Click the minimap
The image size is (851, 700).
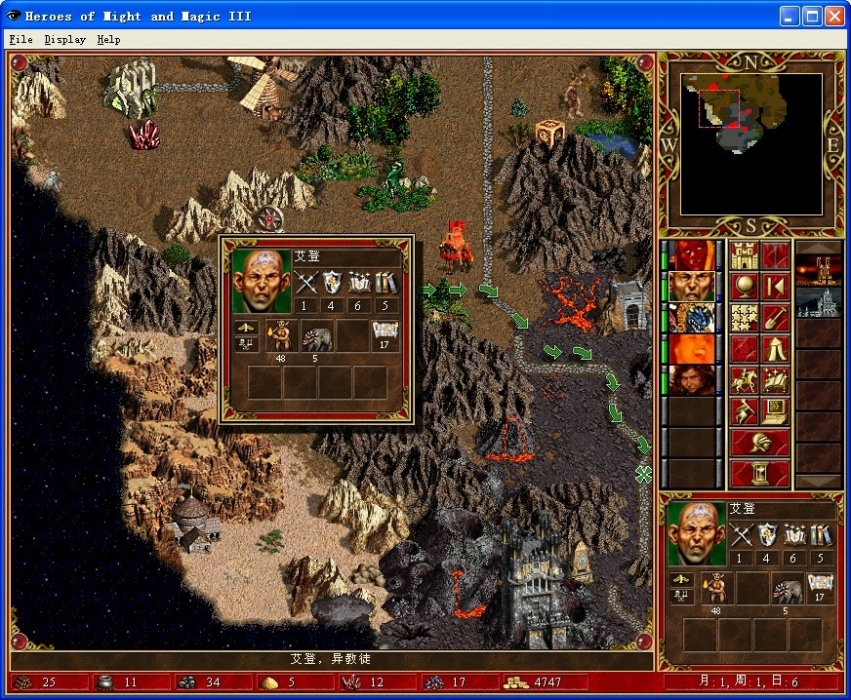pyautogui.click(x=751, y=144)
